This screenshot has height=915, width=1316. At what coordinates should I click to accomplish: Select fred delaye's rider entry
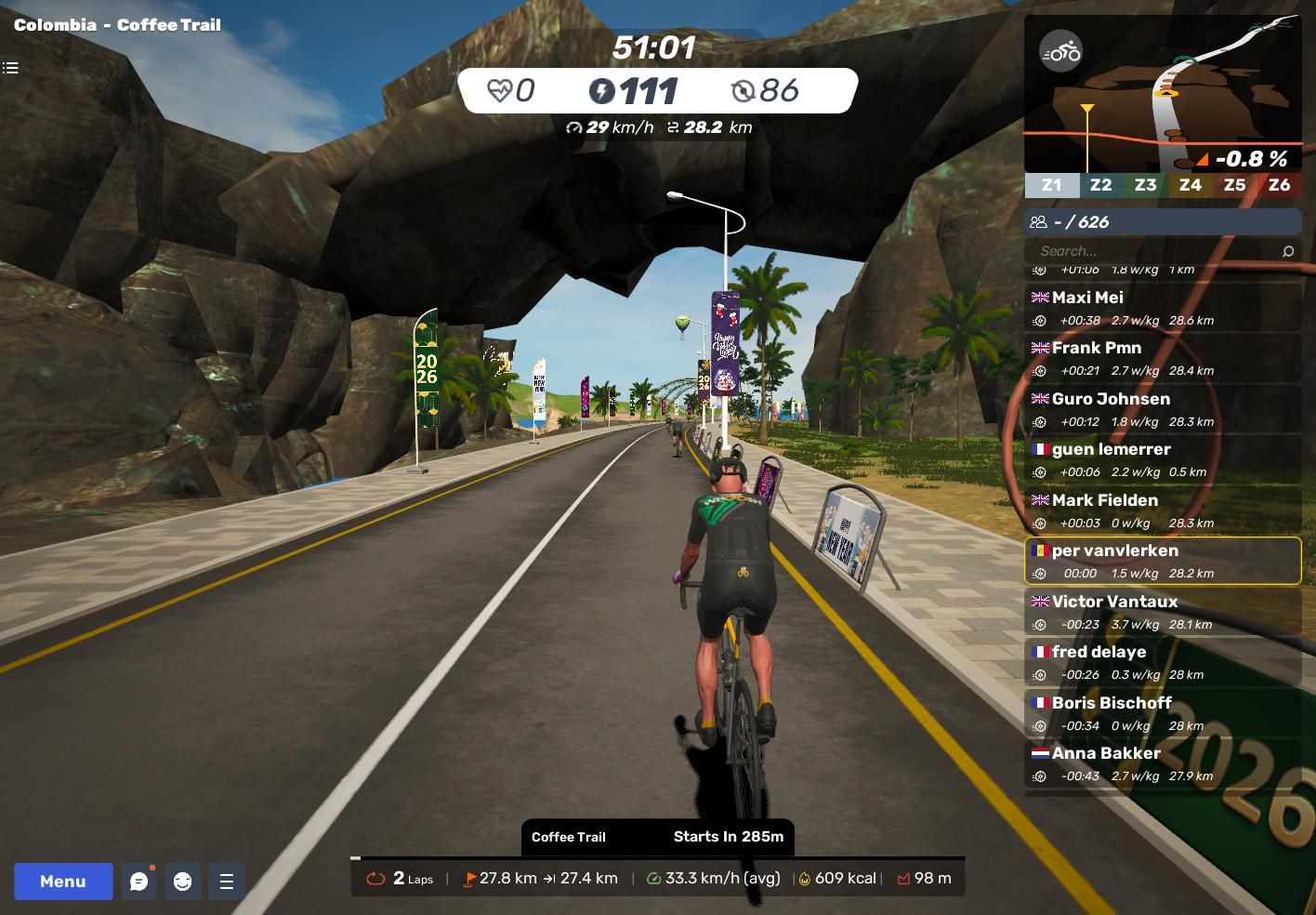[x=1162, y=662]
